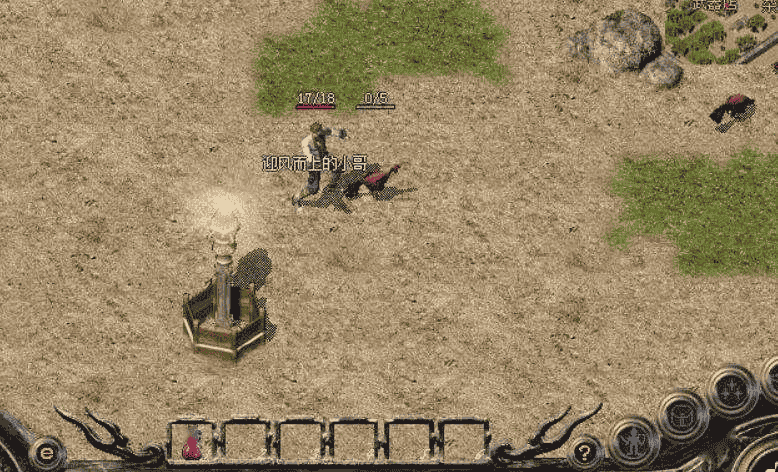Viewport: 778px width, 472px height.
Task: Open the character figure panel button
Action: coord(633,440)
